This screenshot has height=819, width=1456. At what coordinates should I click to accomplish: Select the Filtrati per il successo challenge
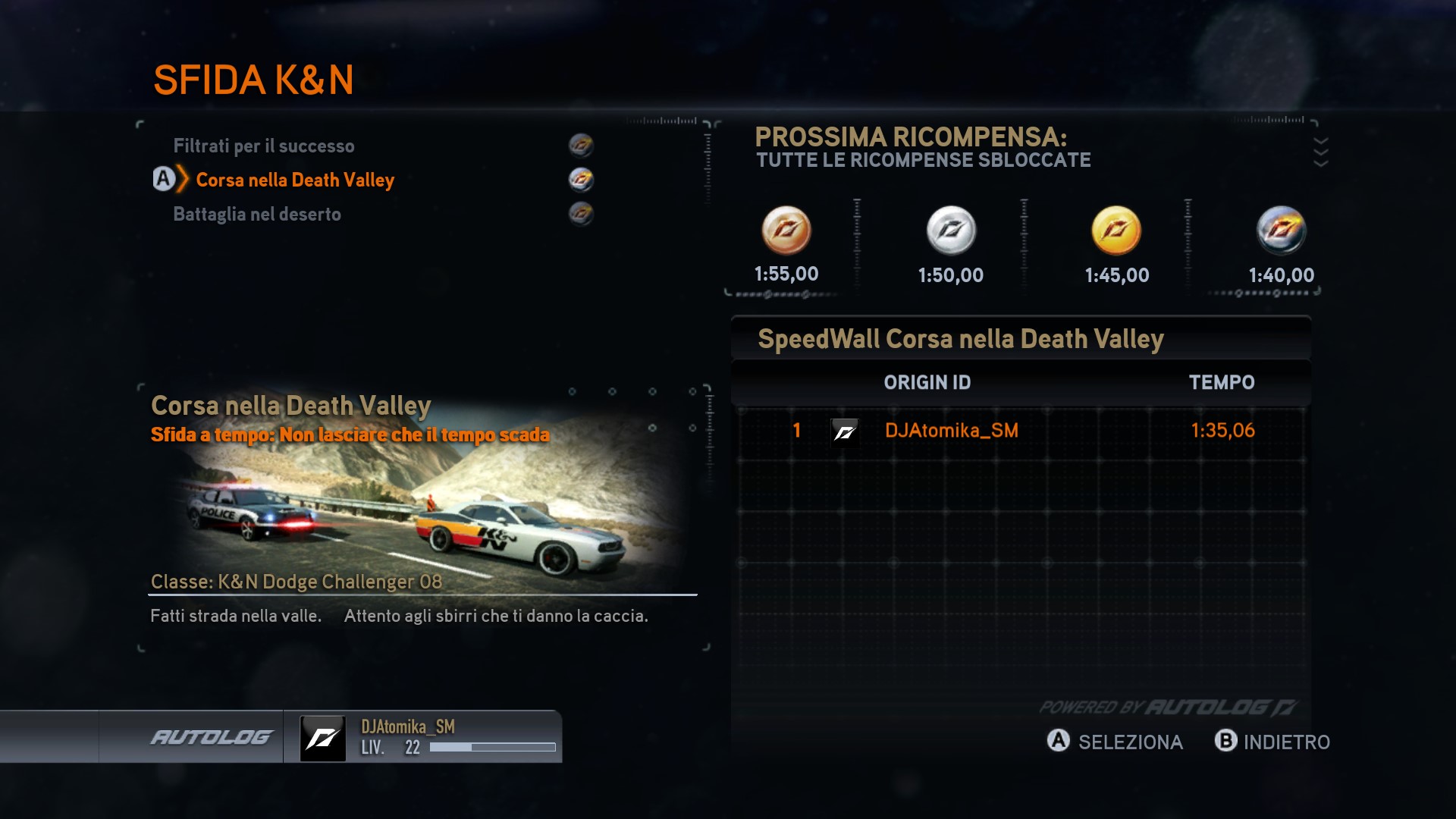pyautogui.click(x=264, y=146)
